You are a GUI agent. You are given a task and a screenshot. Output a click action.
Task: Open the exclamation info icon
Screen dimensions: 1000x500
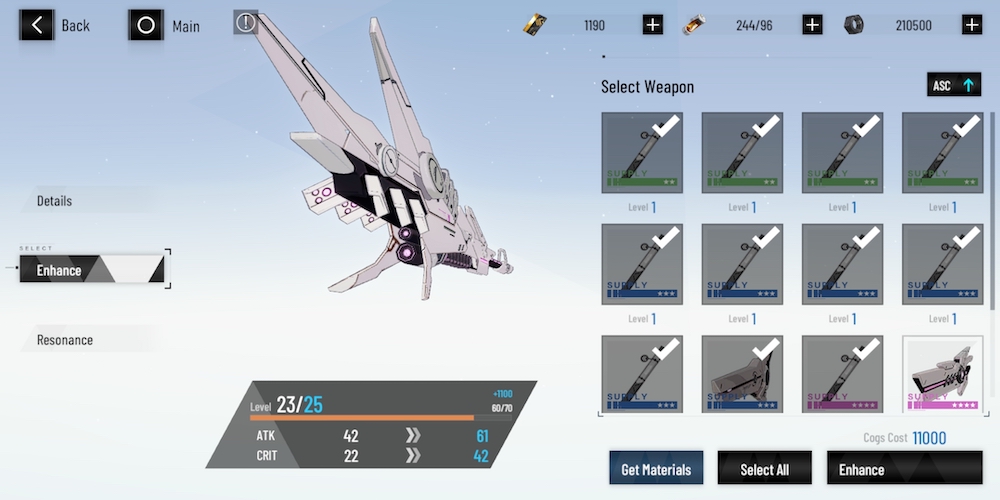[246, 22]
